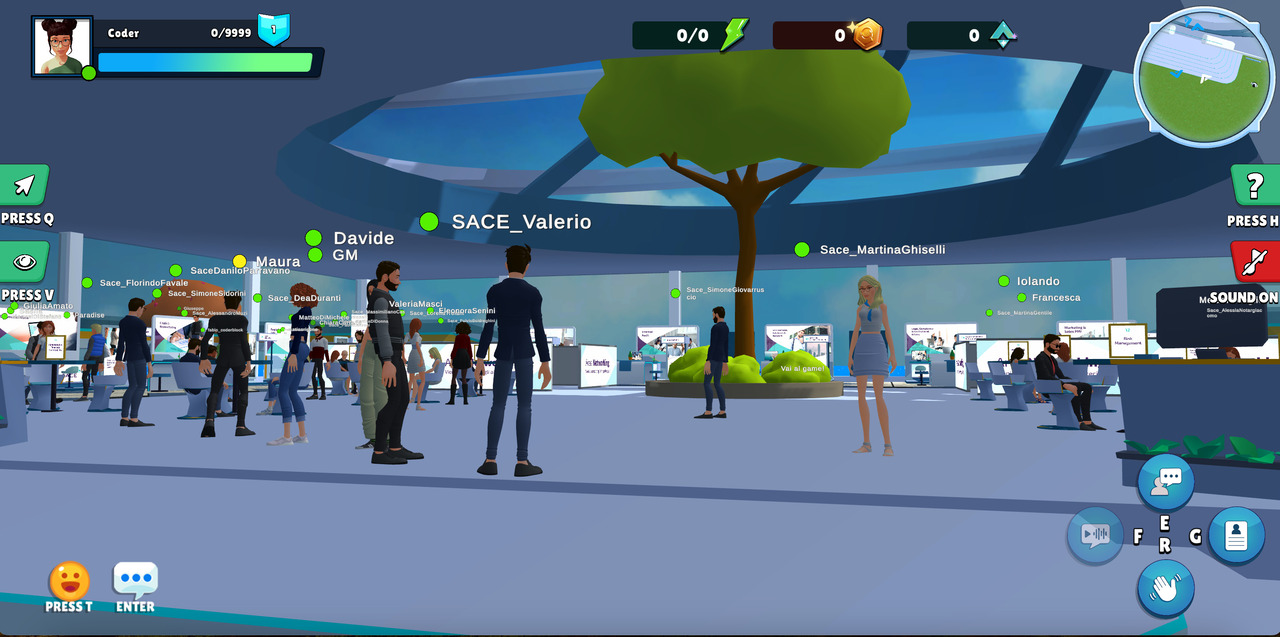Image resolution: width=1280 pixels, height=637 pixels.
Task: Wave using the hand gesture button
Action: (1165, 588)
